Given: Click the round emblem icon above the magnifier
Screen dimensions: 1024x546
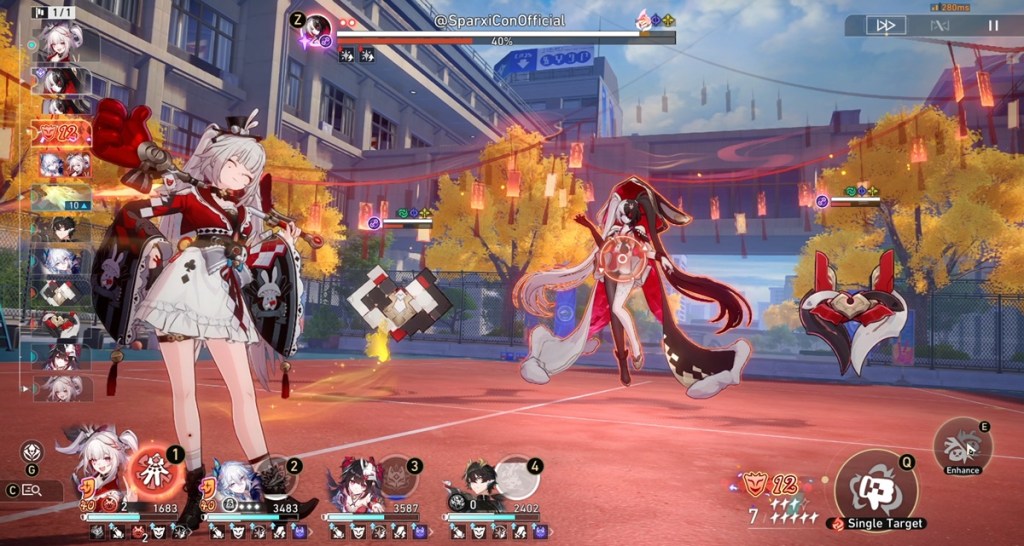Looking at the screenshot, I should click(32, 452).
